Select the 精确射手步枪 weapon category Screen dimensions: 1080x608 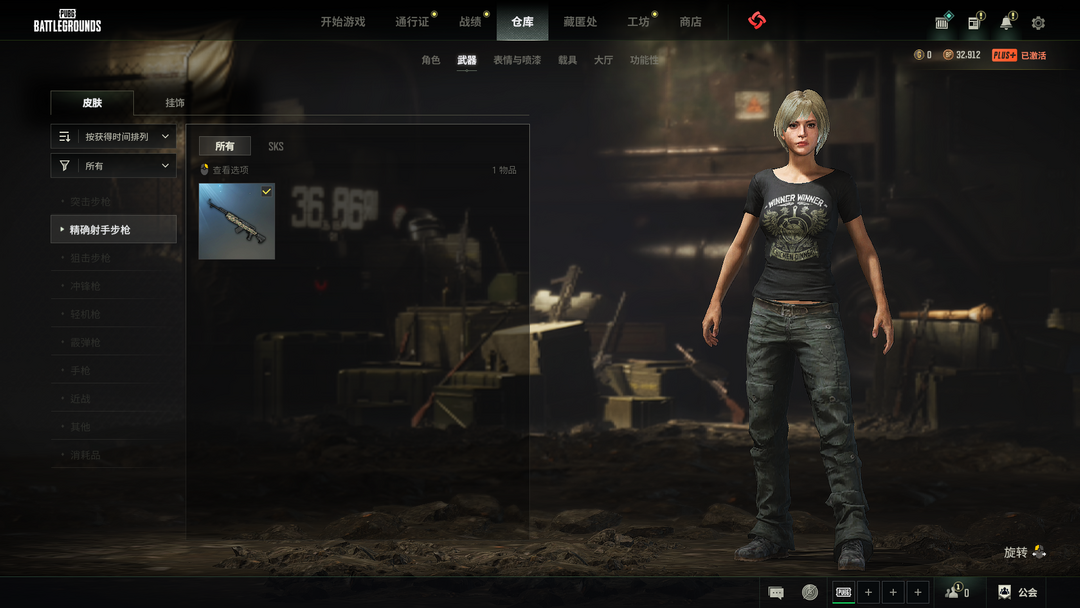tap(113, 230)
